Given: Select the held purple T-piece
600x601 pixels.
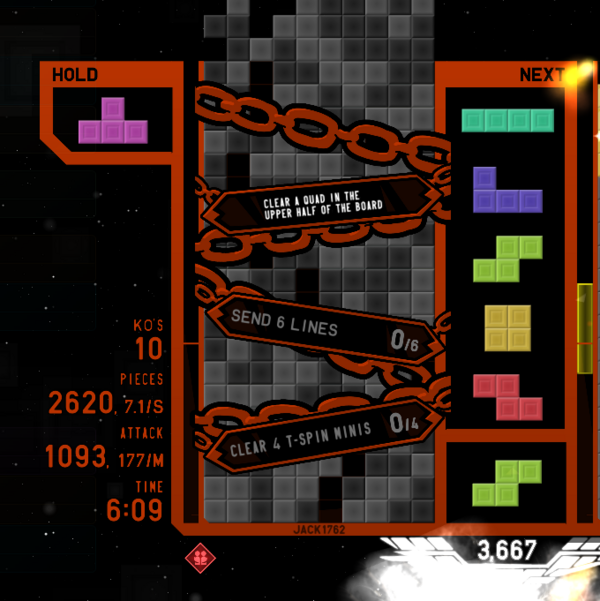Looking at the screenshot, I should 113,122.
